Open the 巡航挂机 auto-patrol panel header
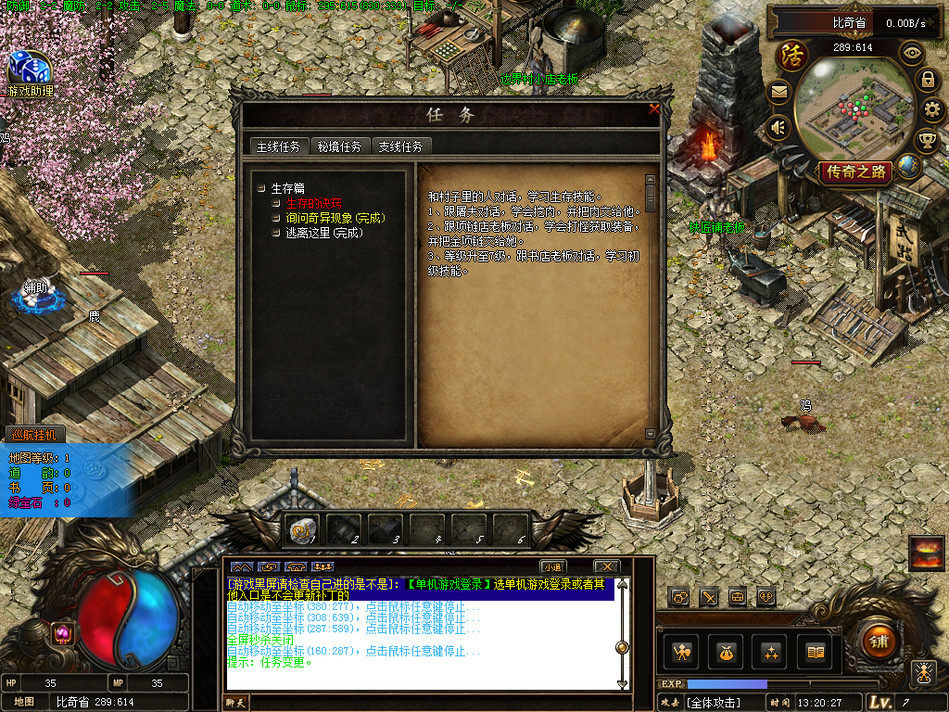Screen dimensions: 949x712 click(36, 435)
